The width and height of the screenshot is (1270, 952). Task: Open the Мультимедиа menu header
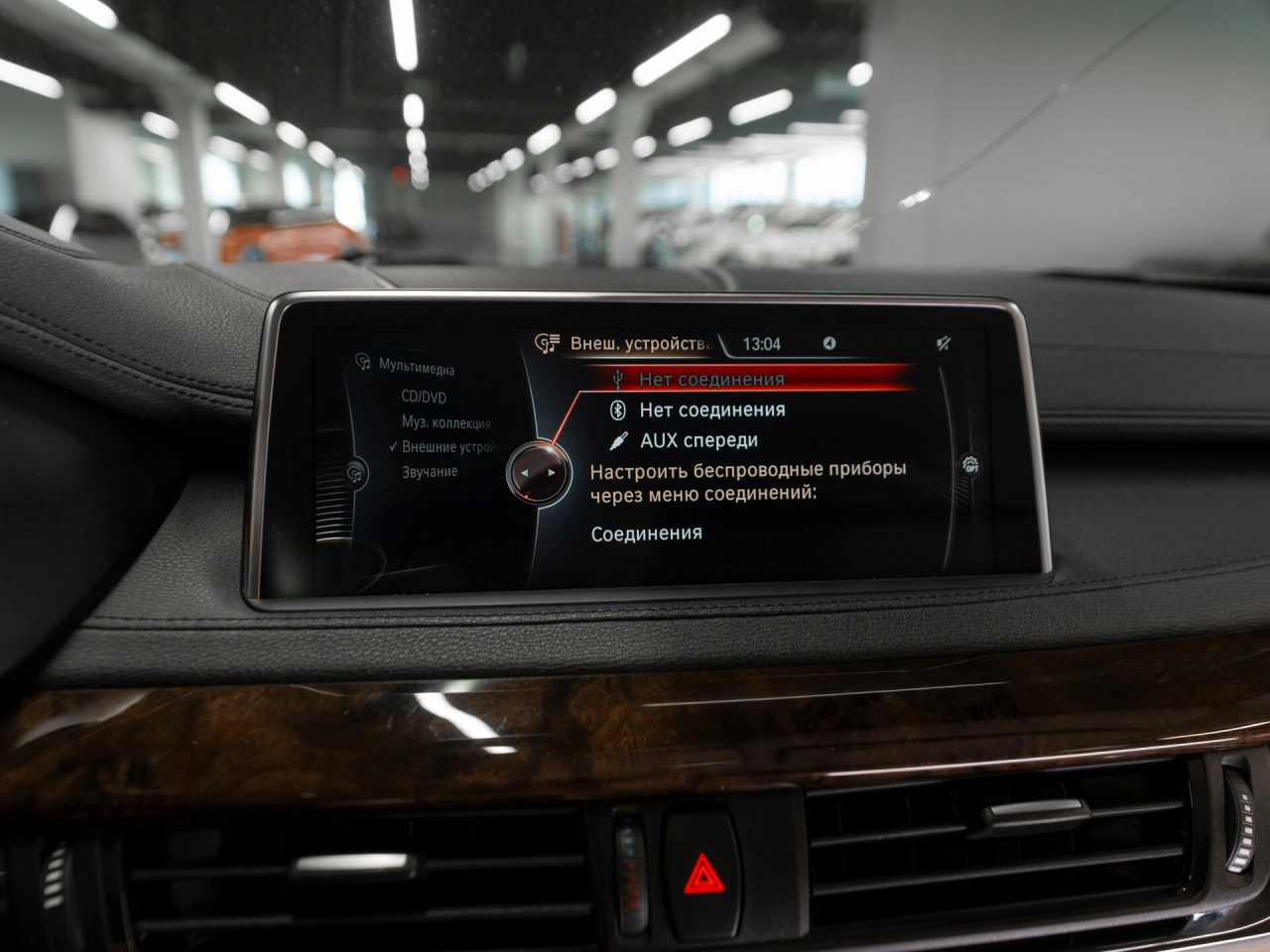(416, 367)
